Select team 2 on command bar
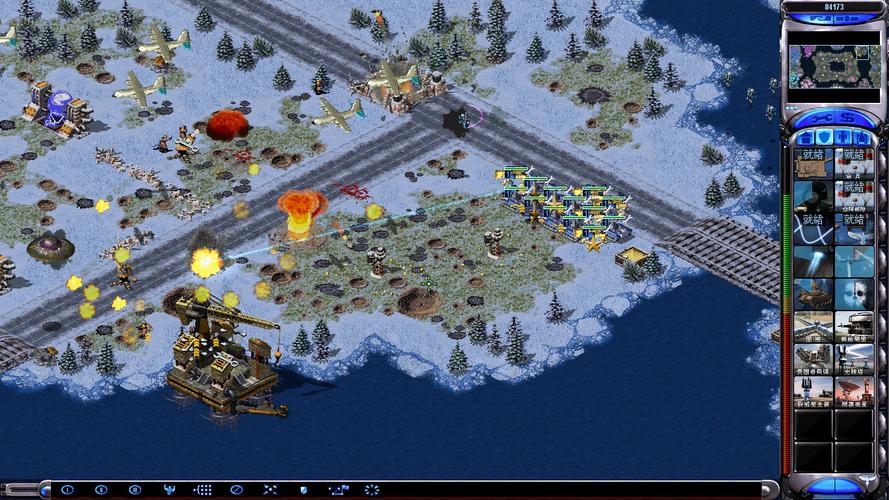 coord(101,490)
